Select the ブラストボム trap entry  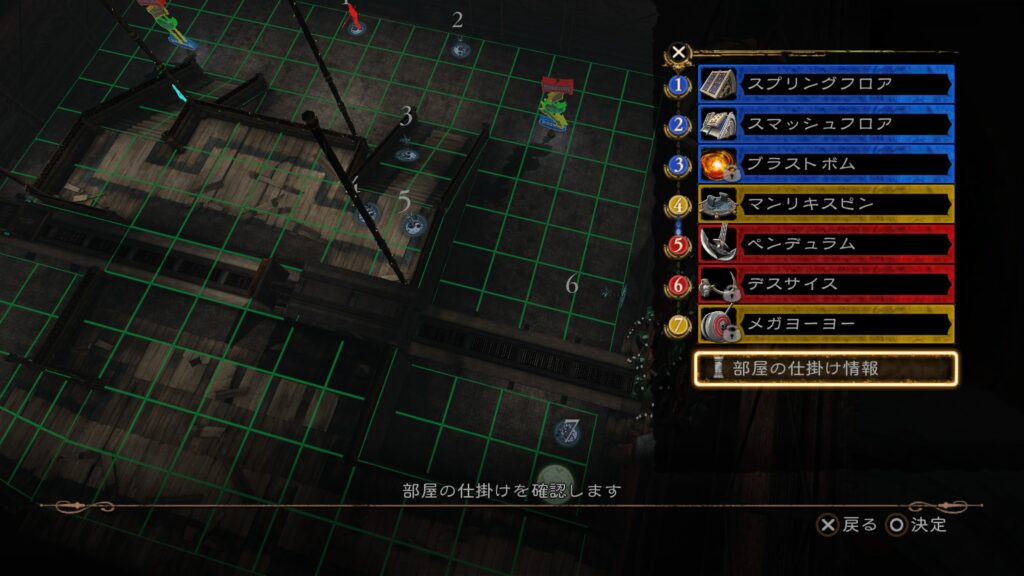[825, 164]
